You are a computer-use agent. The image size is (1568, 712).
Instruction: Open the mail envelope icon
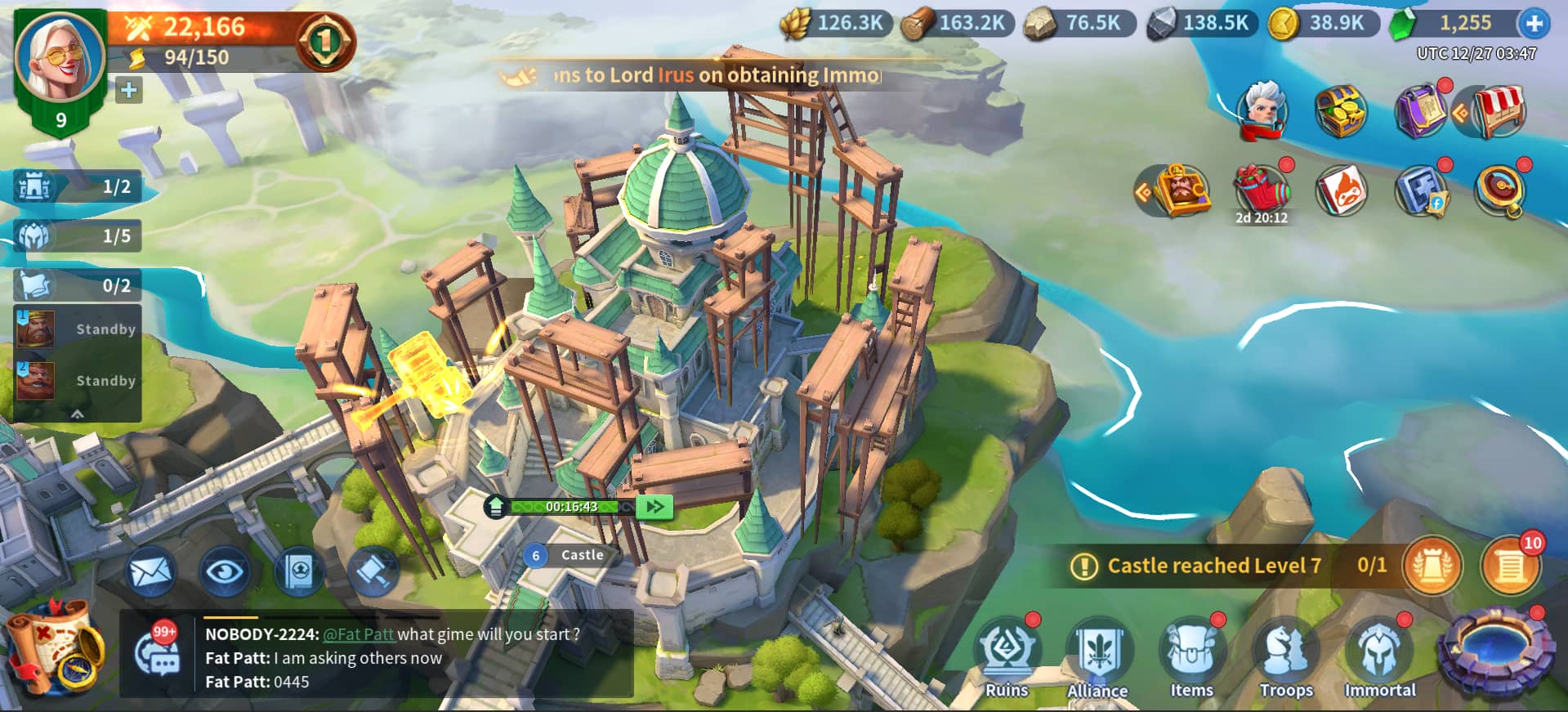click(151, 571)
